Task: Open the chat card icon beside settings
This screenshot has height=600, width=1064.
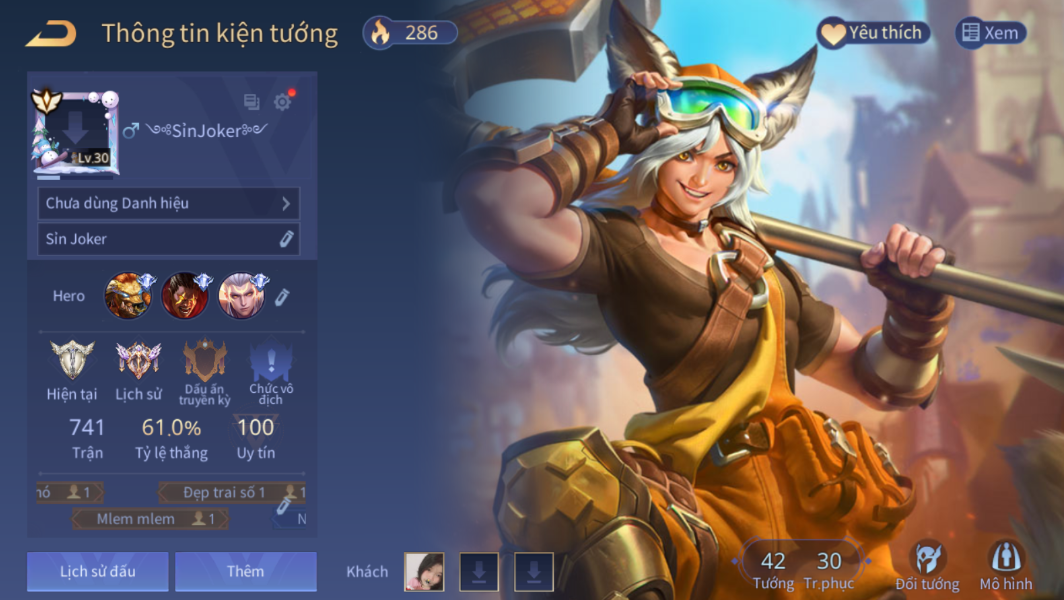Action: [252, 102]
